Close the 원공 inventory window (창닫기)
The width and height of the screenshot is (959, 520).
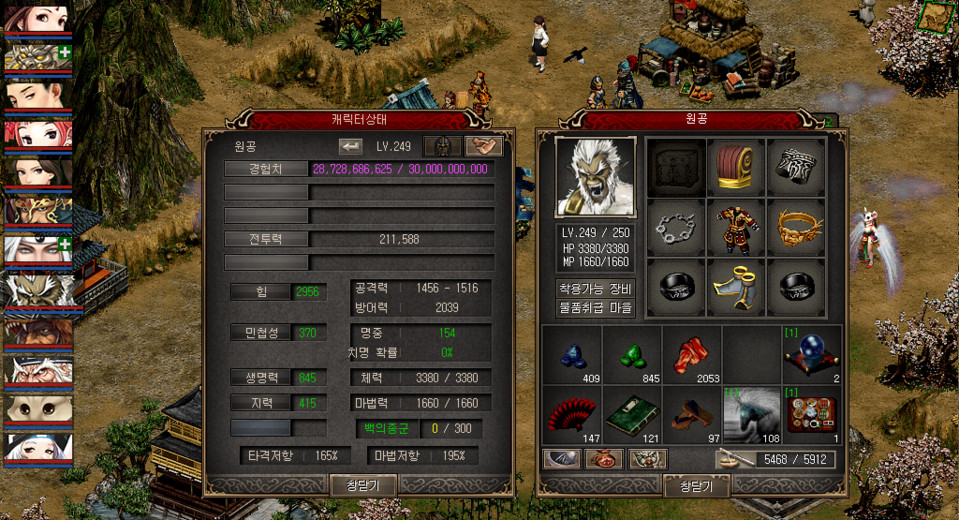[696, 486]
